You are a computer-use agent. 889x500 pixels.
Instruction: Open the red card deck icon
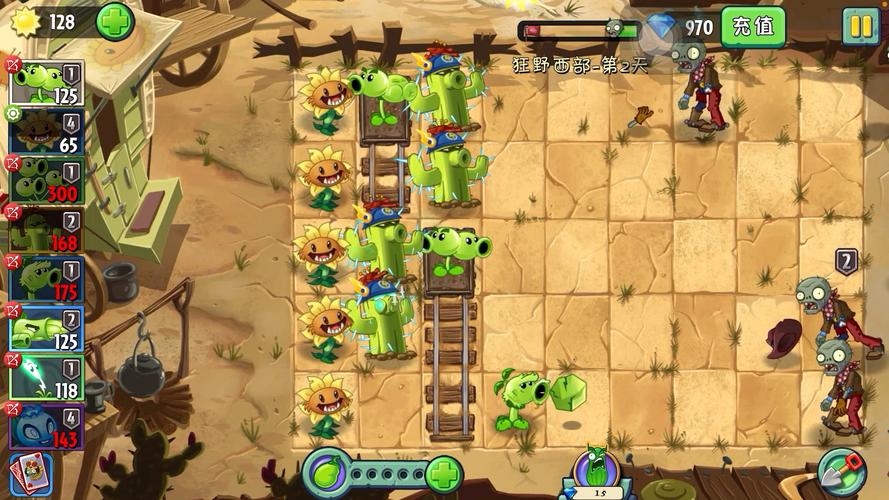click(30, 475)
